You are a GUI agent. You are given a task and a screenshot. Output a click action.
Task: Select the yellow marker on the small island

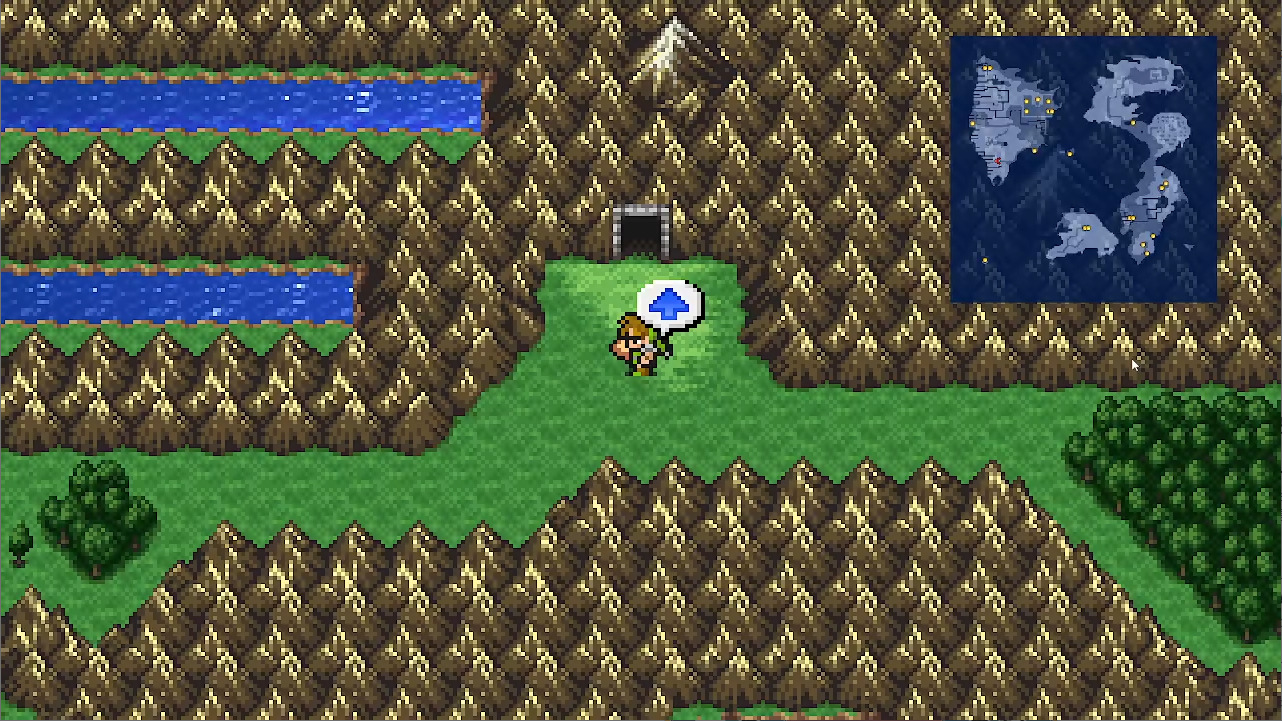click(1087, 226)
